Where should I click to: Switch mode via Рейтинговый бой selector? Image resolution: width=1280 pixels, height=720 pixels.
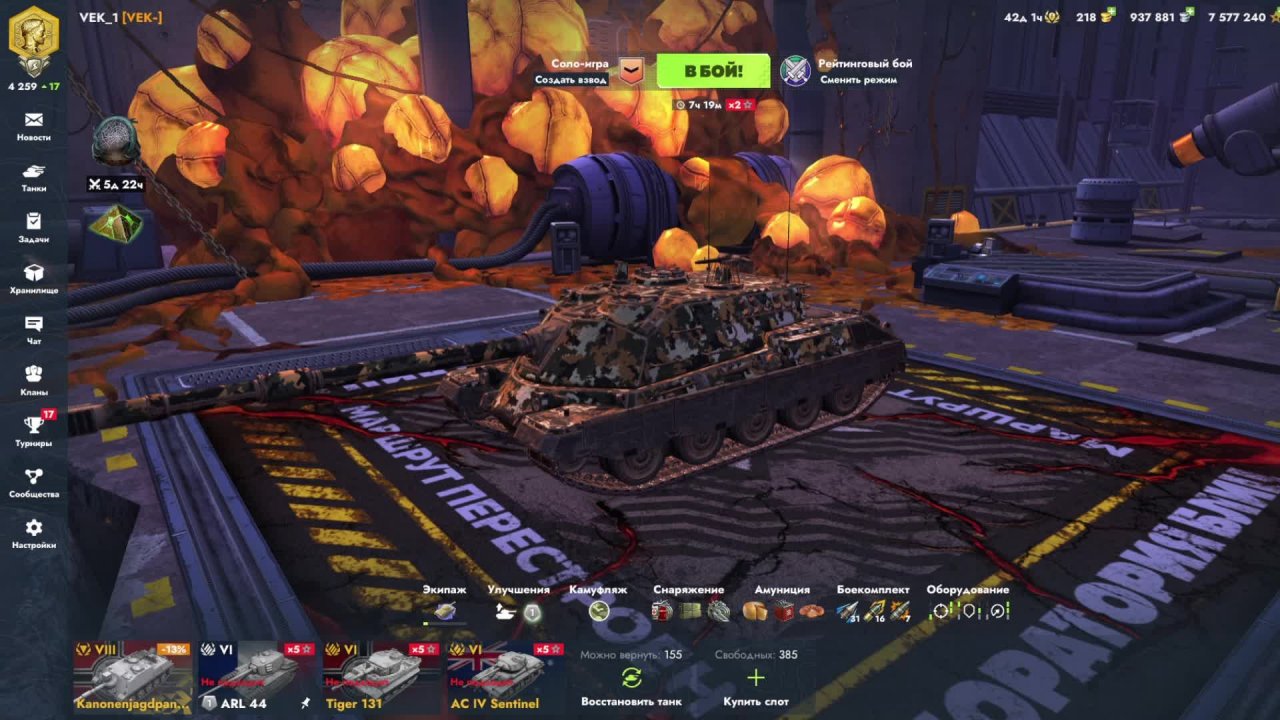click(846, 71)
